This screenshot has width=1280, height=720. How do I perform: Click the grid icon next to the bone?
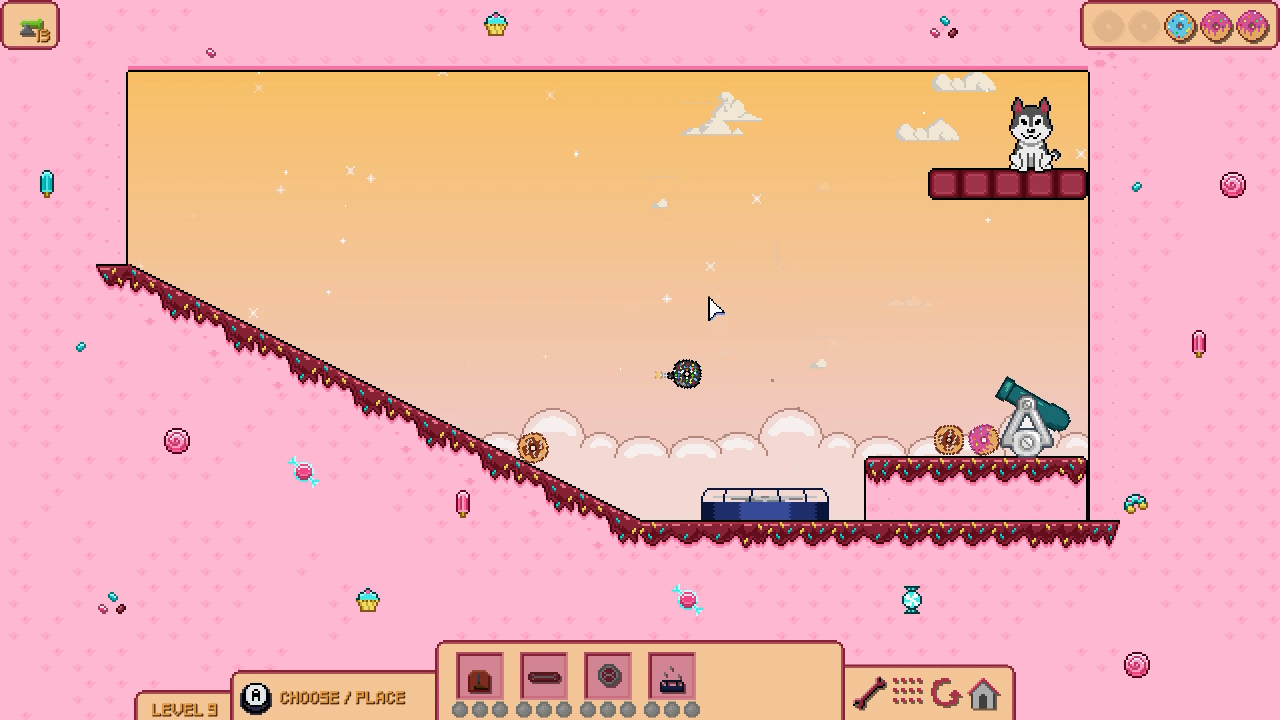pos(908,691)
